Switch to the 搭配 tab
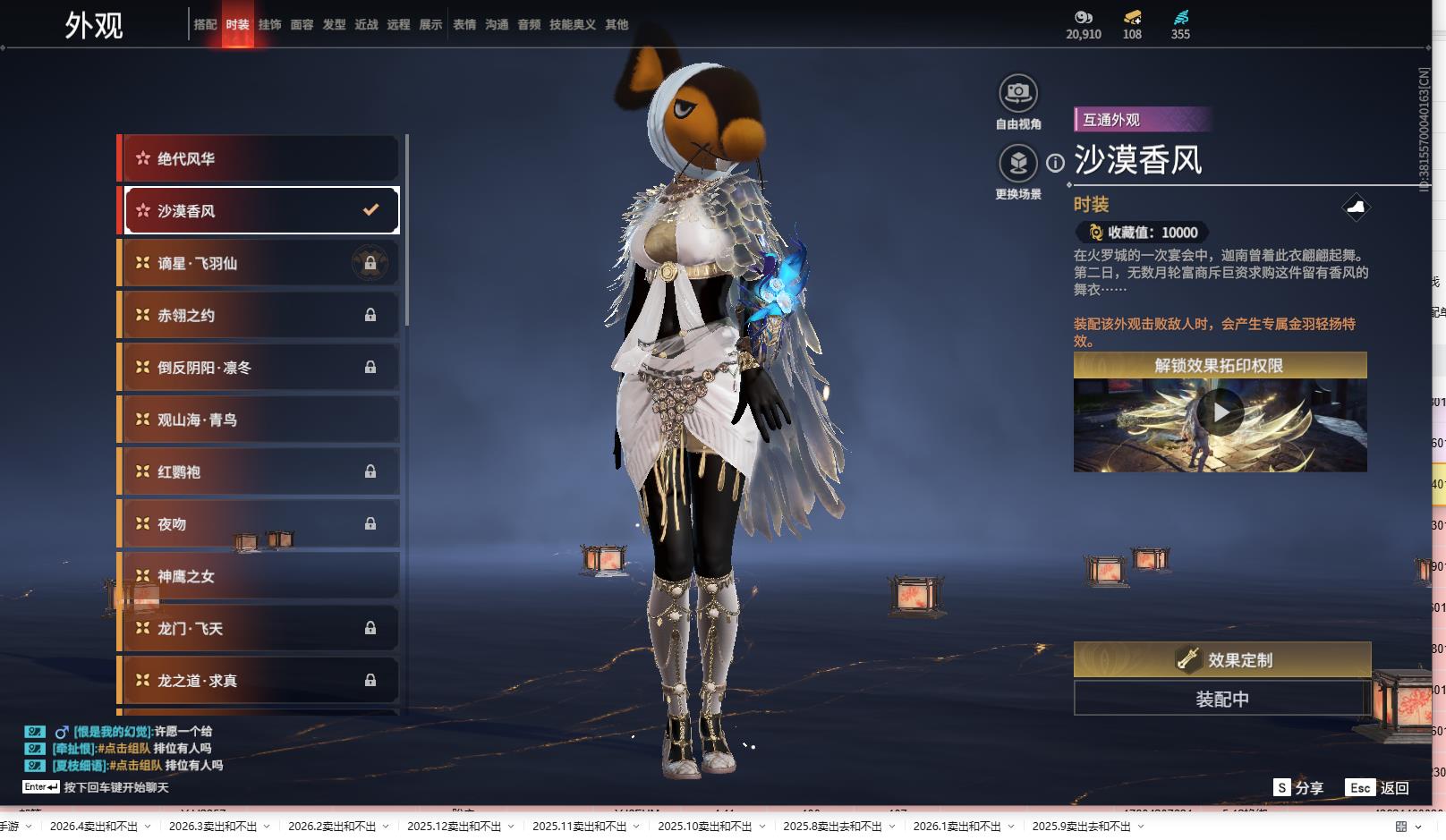 (x=205, y=25)
